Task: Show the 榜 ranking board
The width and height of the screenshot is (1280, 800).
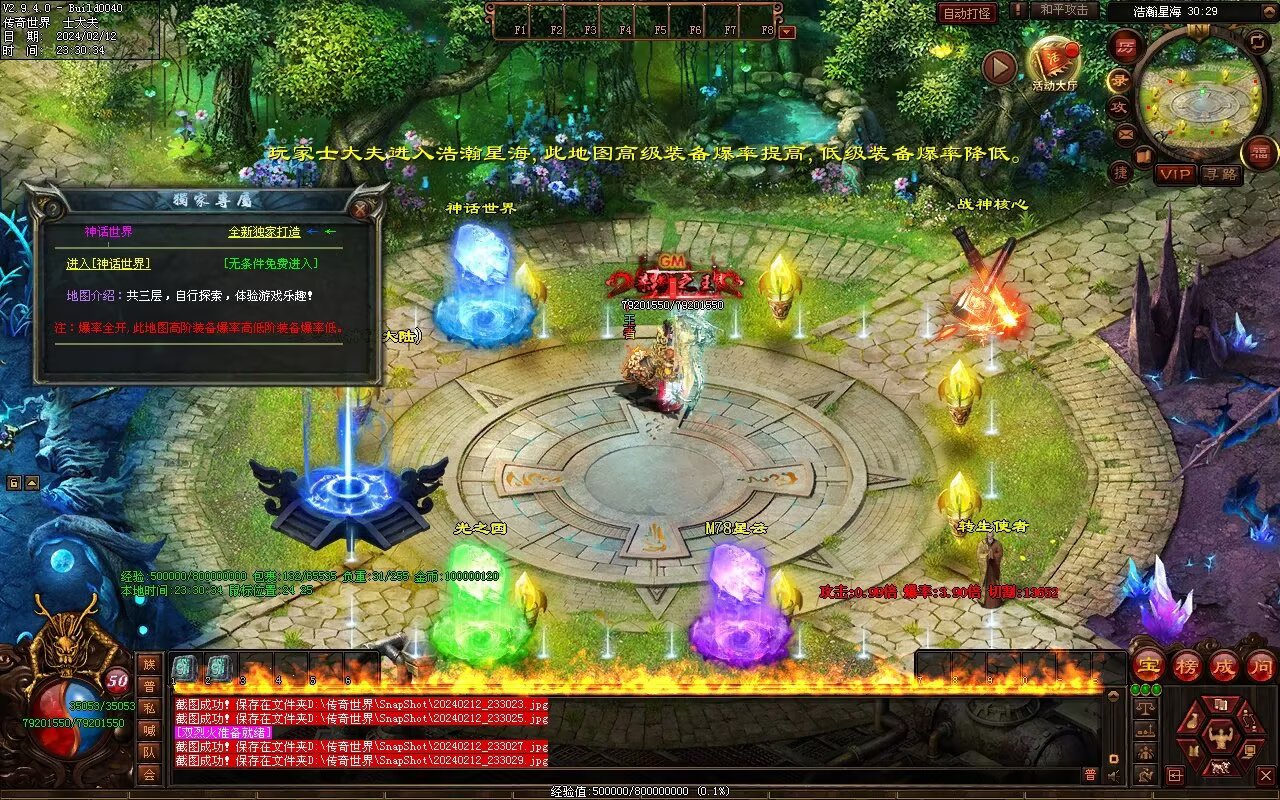Action: [1187, 666]
